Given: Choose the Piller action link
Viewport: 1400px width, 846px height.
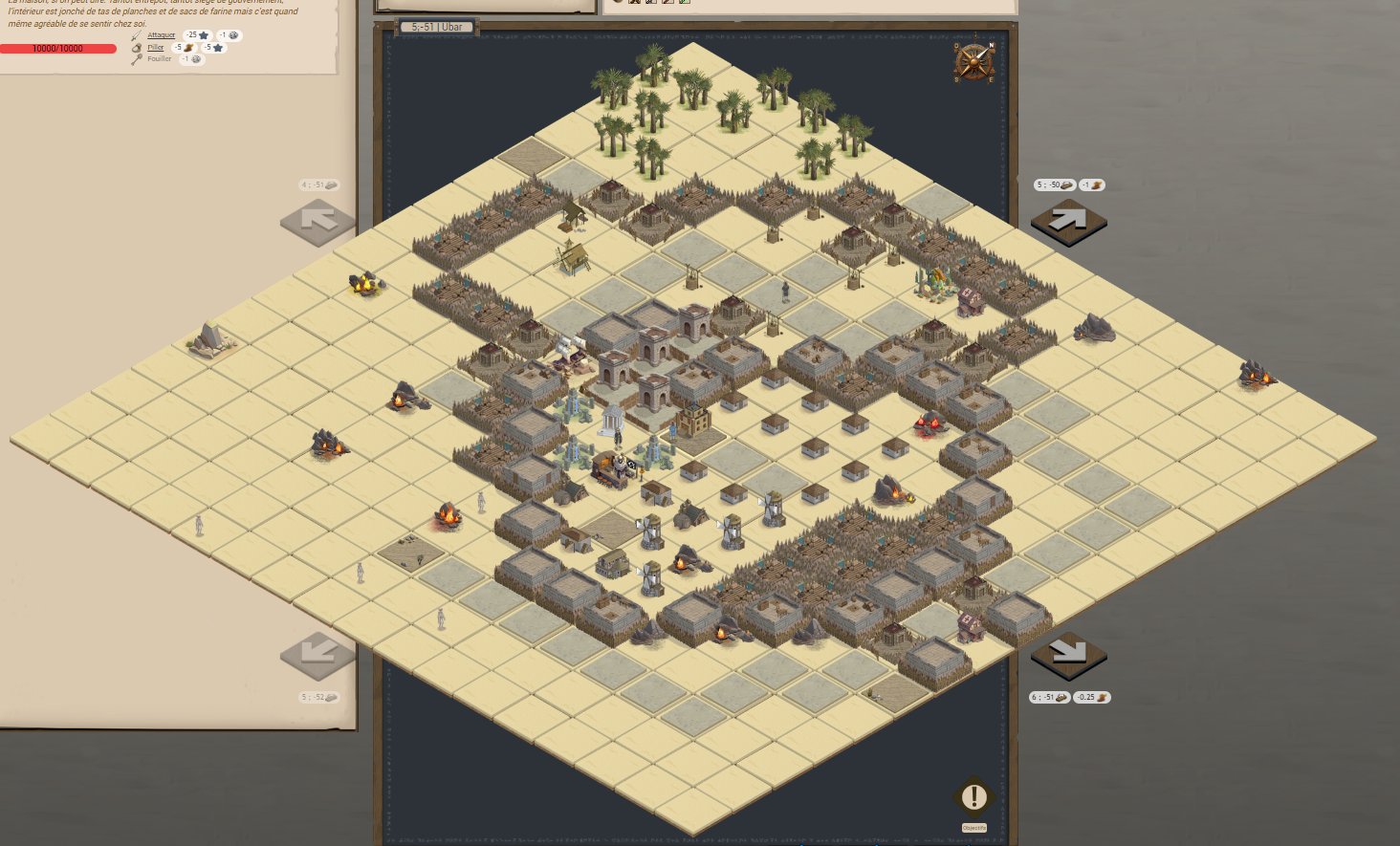Looking at the screenshot, I should [155, 47].
